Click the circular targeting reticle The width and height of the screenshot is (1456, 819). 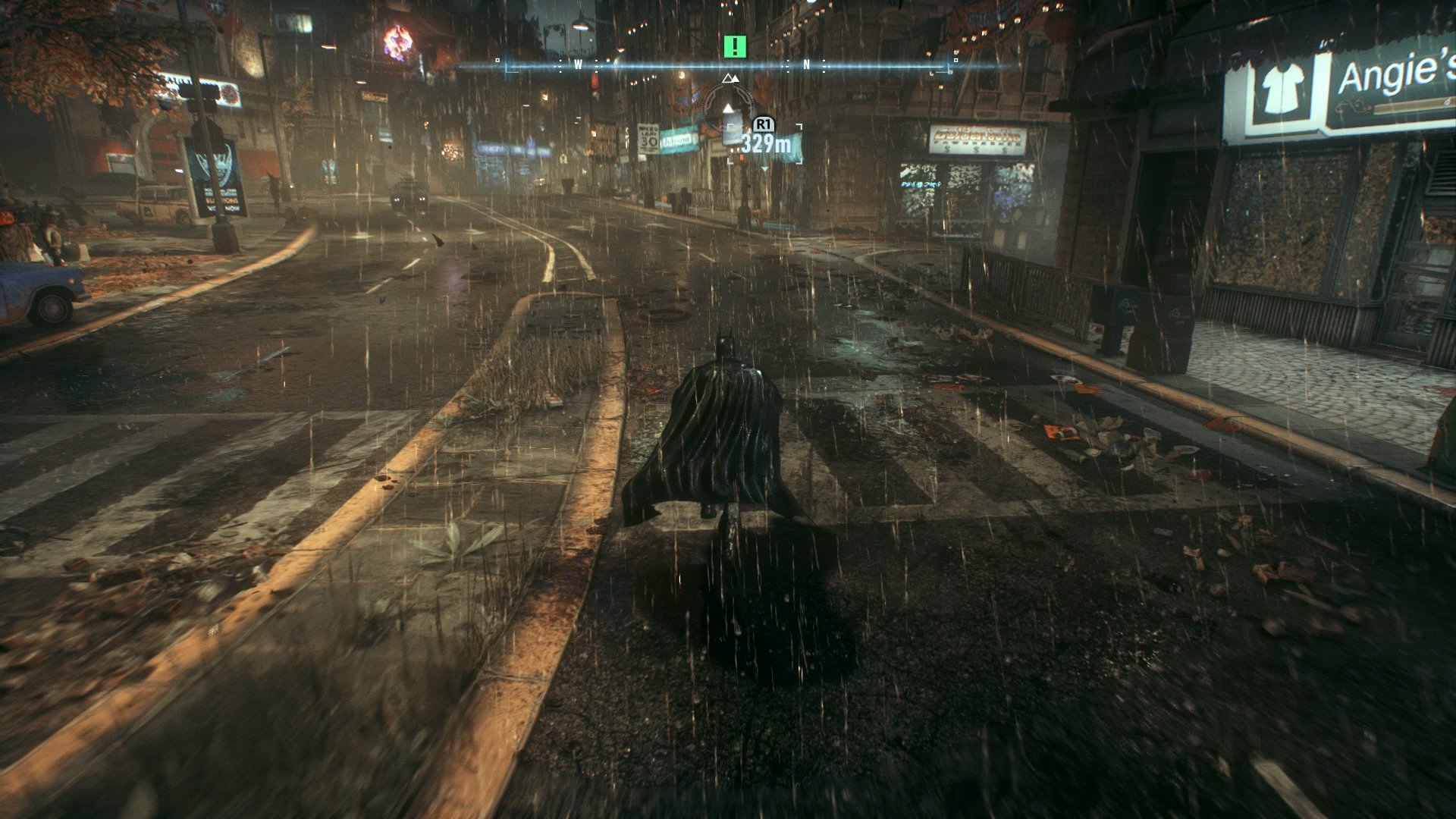pos(728,114)
